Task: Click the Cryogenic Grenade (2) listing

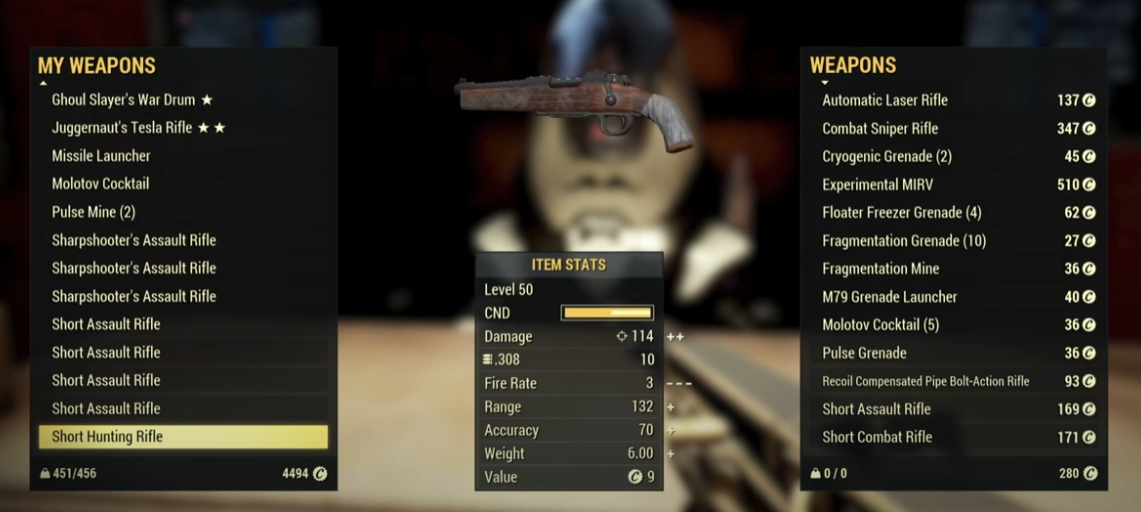Action: pyautogui.click(x=886, y=156)
